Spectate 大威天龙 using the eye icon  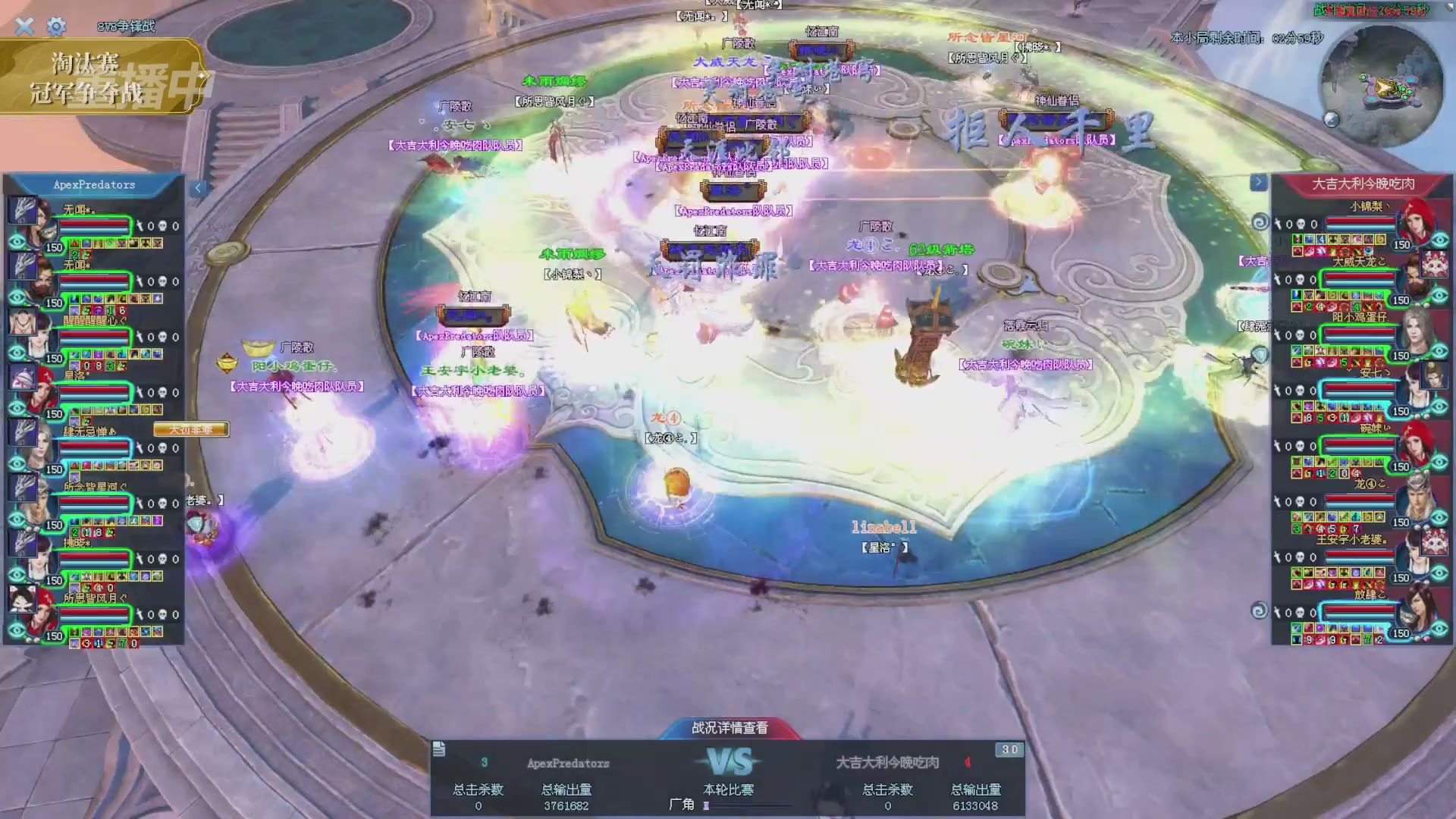(1439, 297)
